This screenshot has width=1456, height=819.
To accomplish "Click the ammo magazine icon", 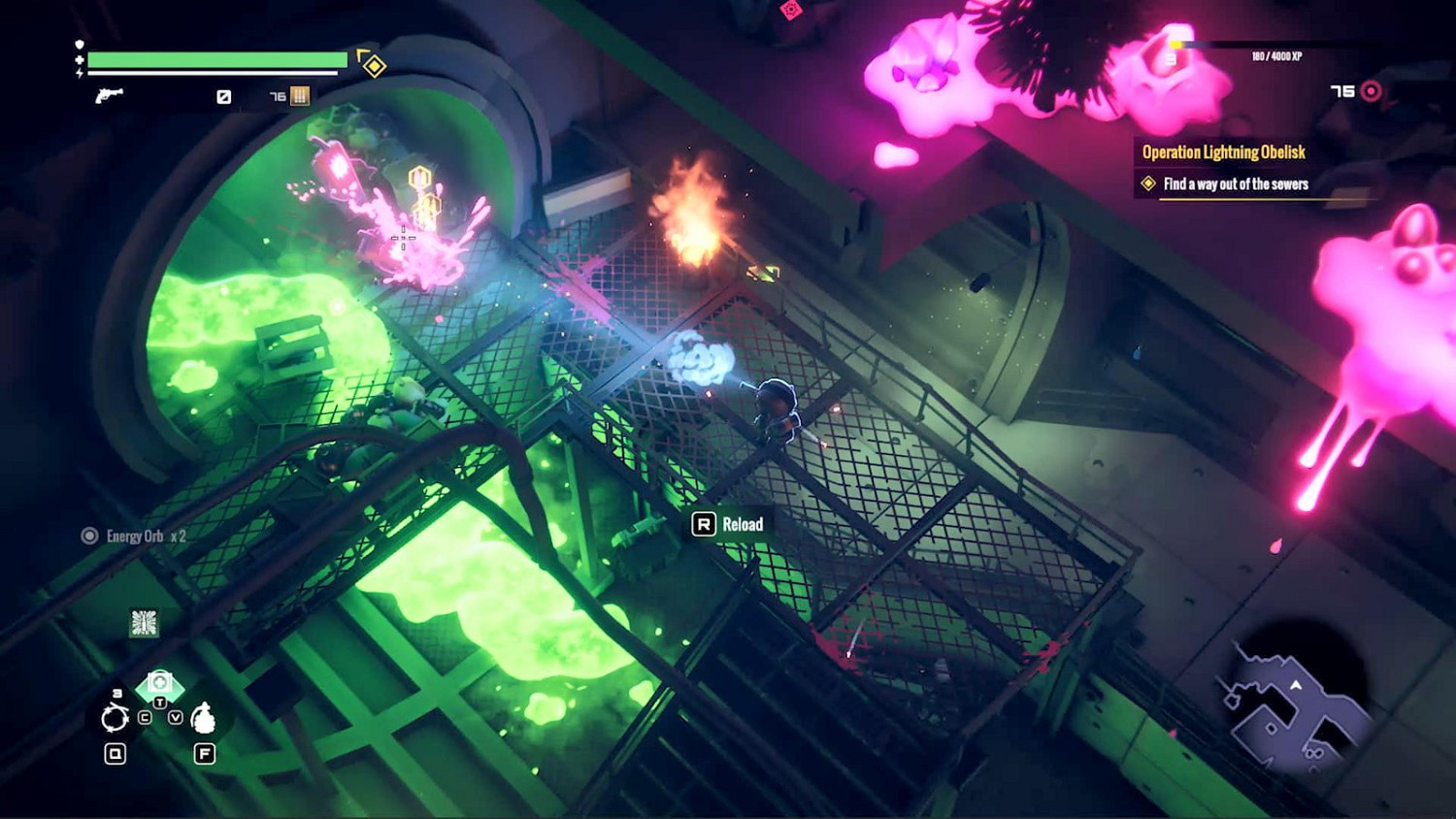I will [x=300, y=96].
